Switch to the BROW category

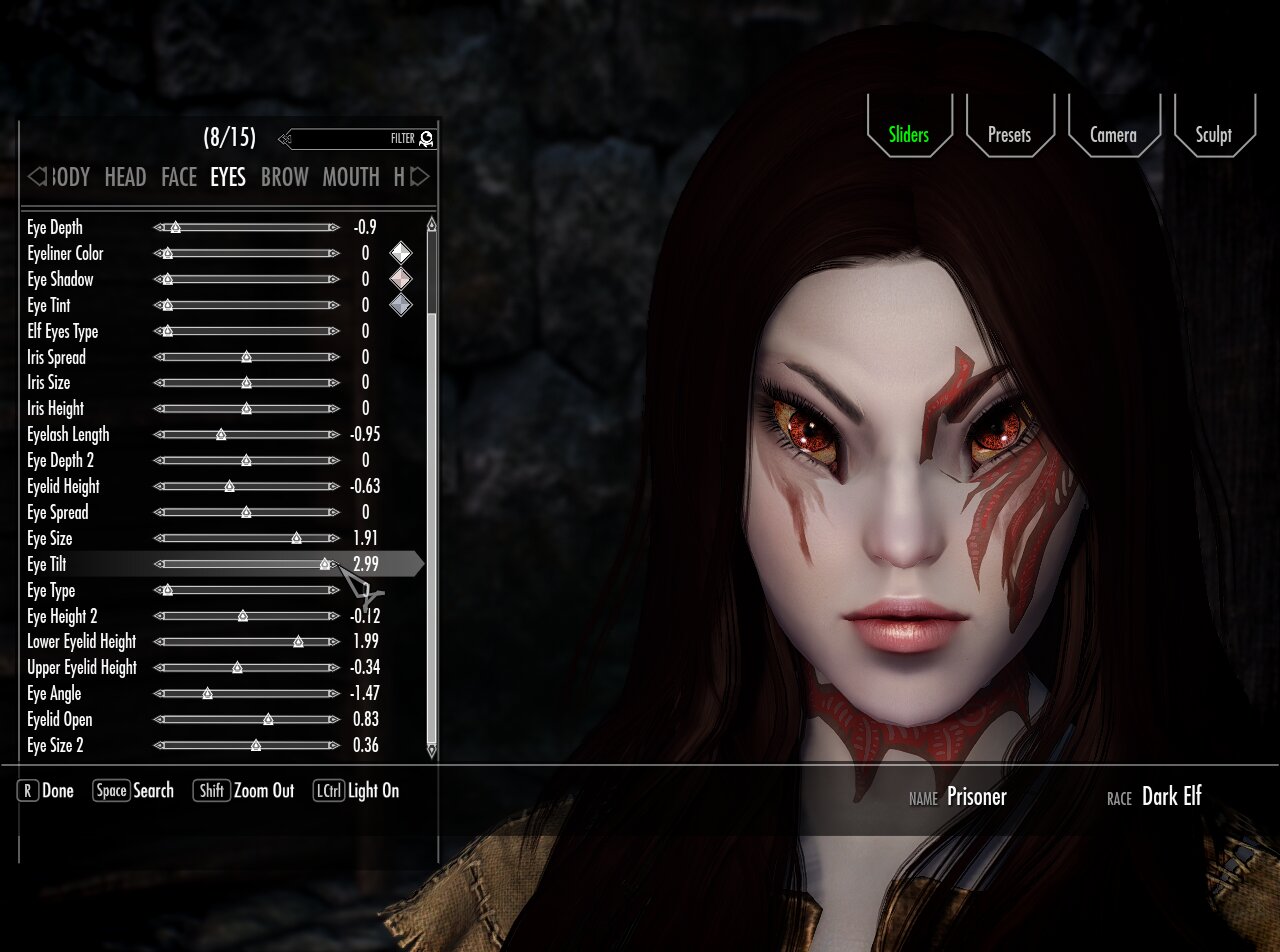point(284,177)
